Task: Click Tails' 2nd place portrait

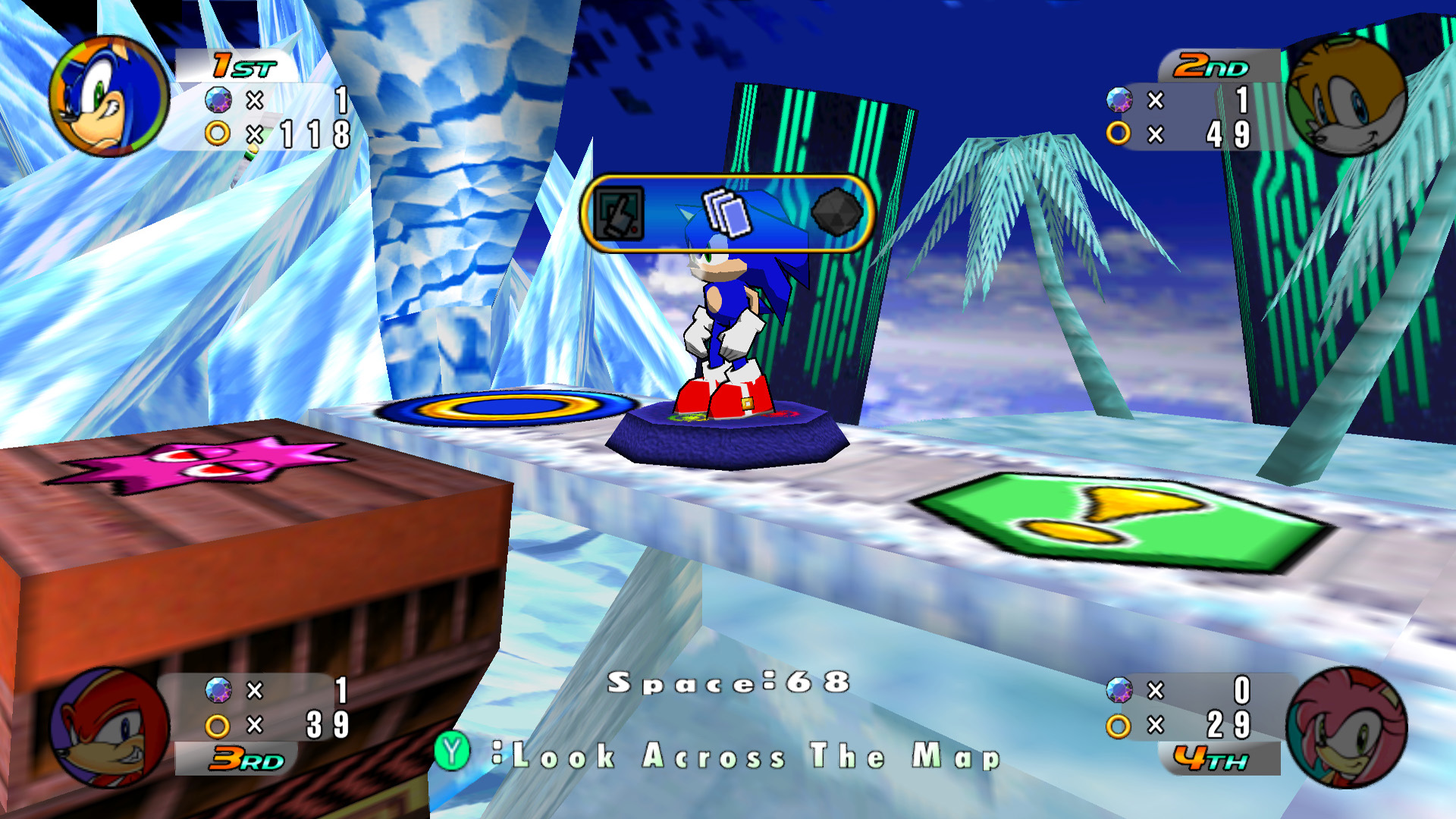Action: pos(1346,96)
